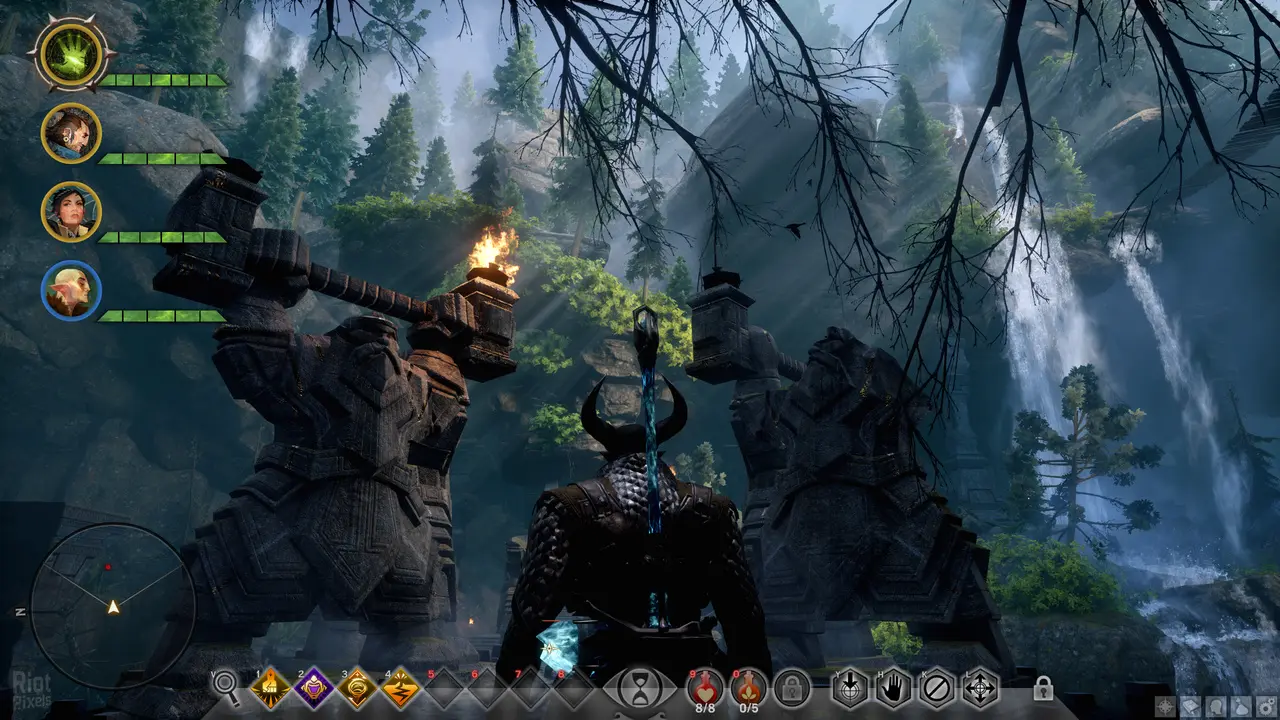Use the first orange ability in slot 1
The image size is (1280, 720).
coord(271,688)
